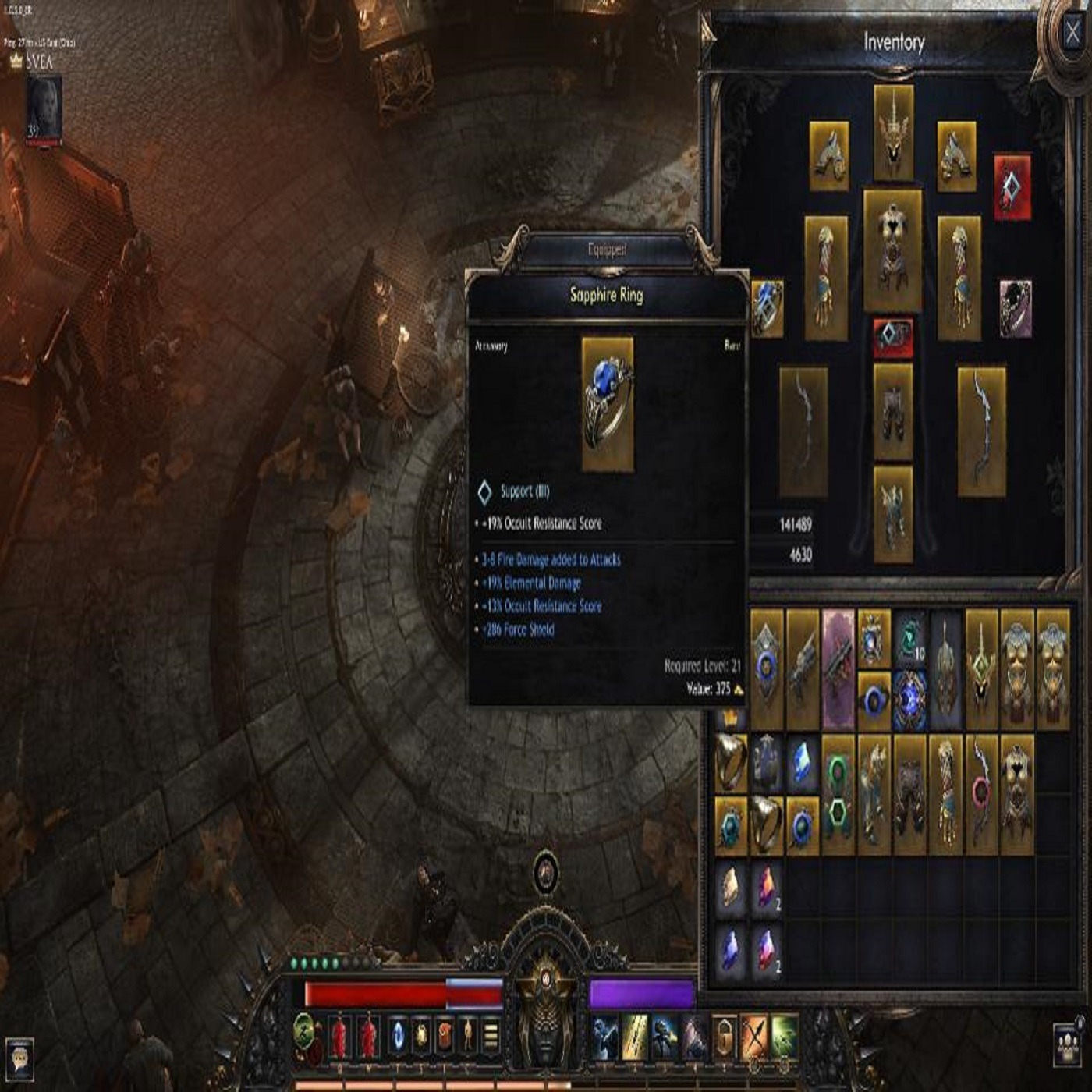Image resolution: width=1092 pixels, height=1092 pixels.
Task: Select the ring slot with pink background
Action: pyautogui.click(x=1015, y=308)
